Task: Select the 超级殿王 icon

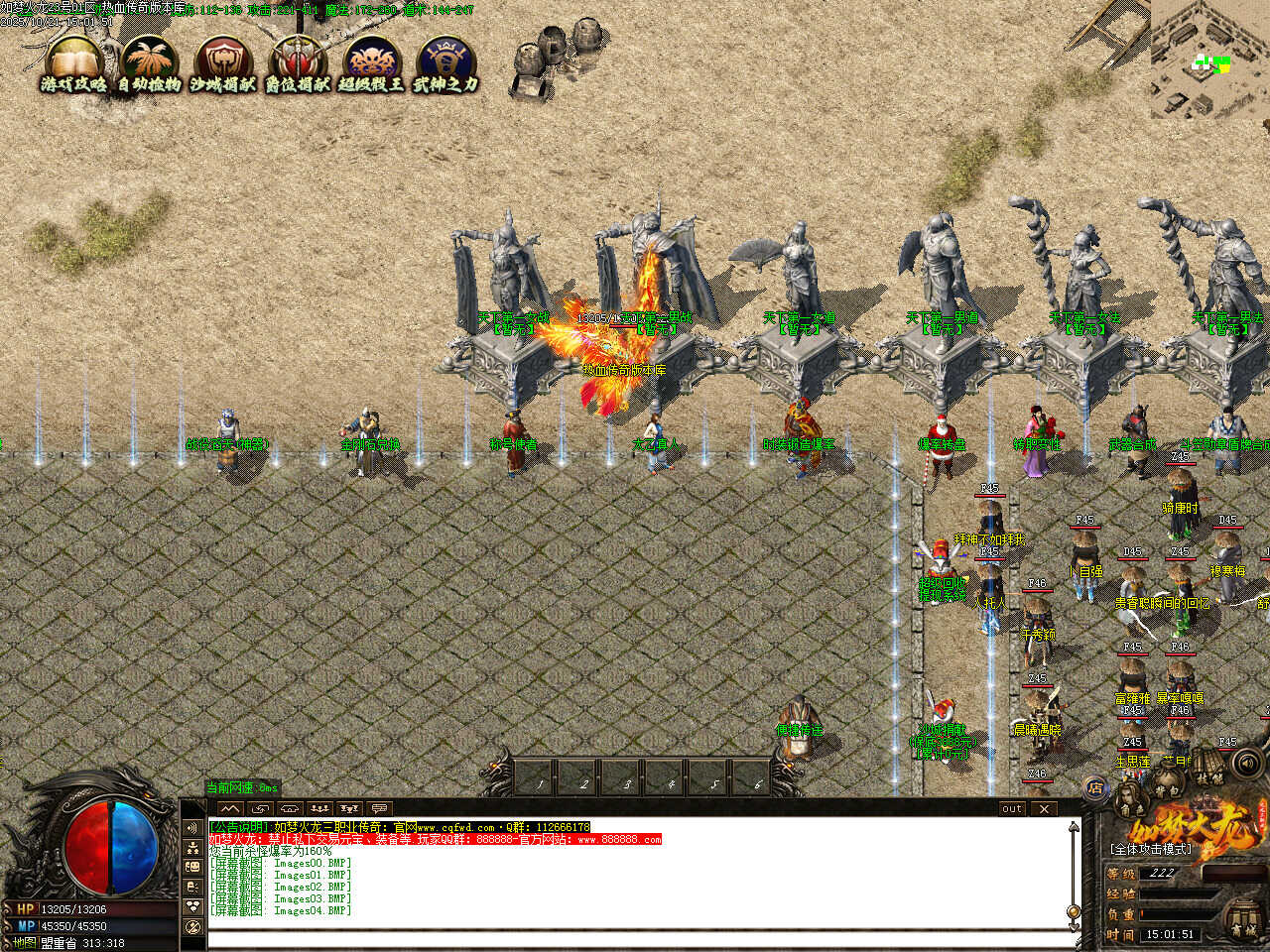Action: (x=372, y=65)
